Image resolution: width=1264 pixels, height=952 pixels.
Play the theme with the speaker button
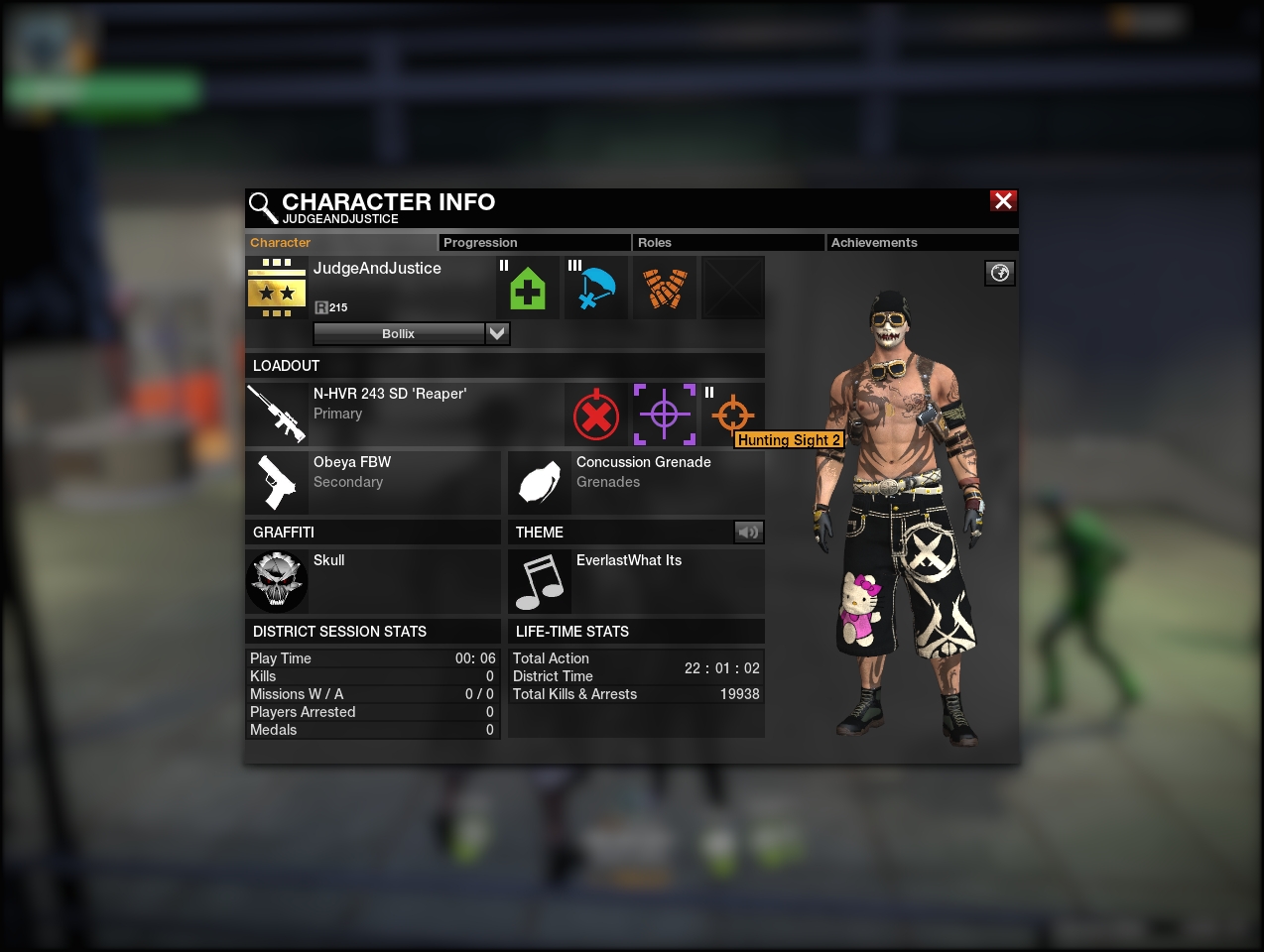point(749,533)
